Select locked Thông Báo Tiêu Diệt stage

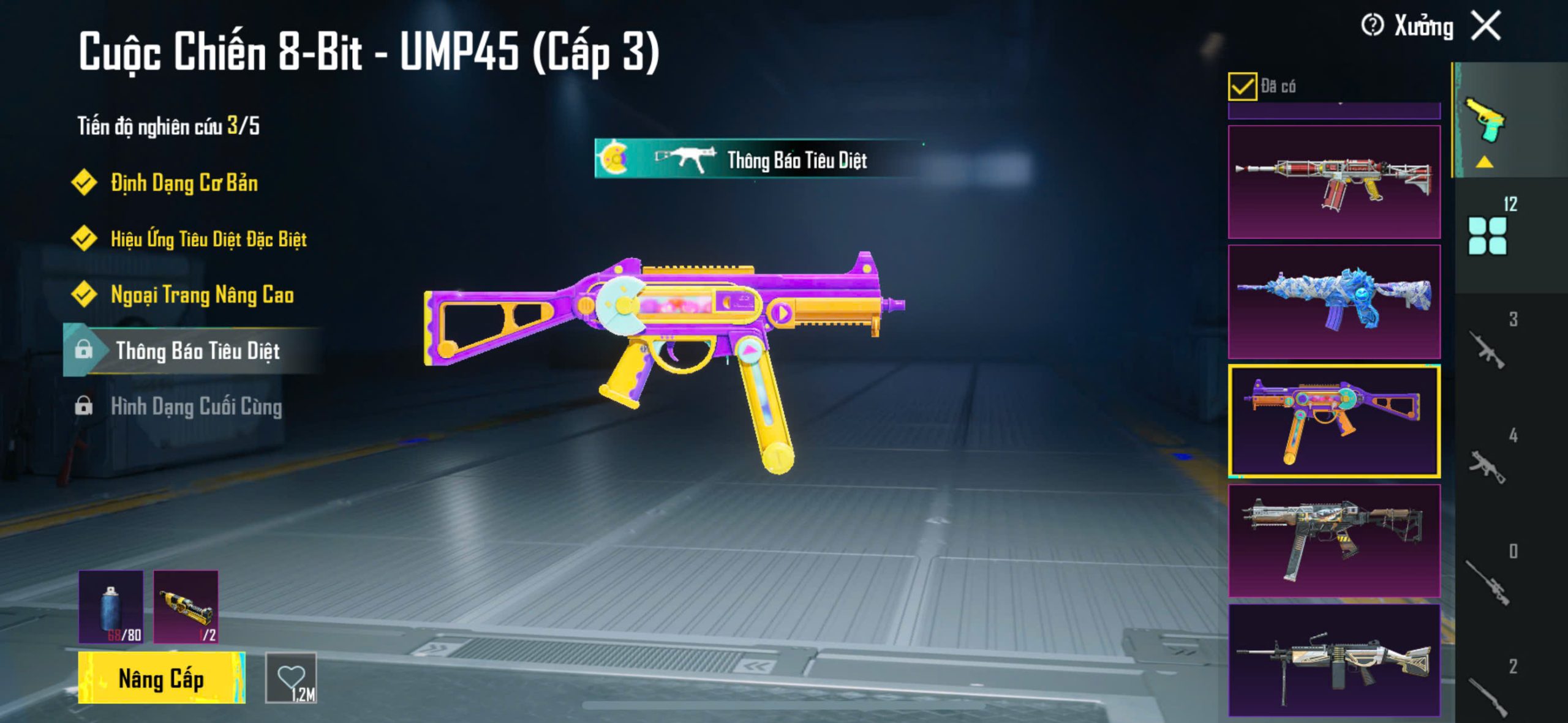click(x=197, y=351)
